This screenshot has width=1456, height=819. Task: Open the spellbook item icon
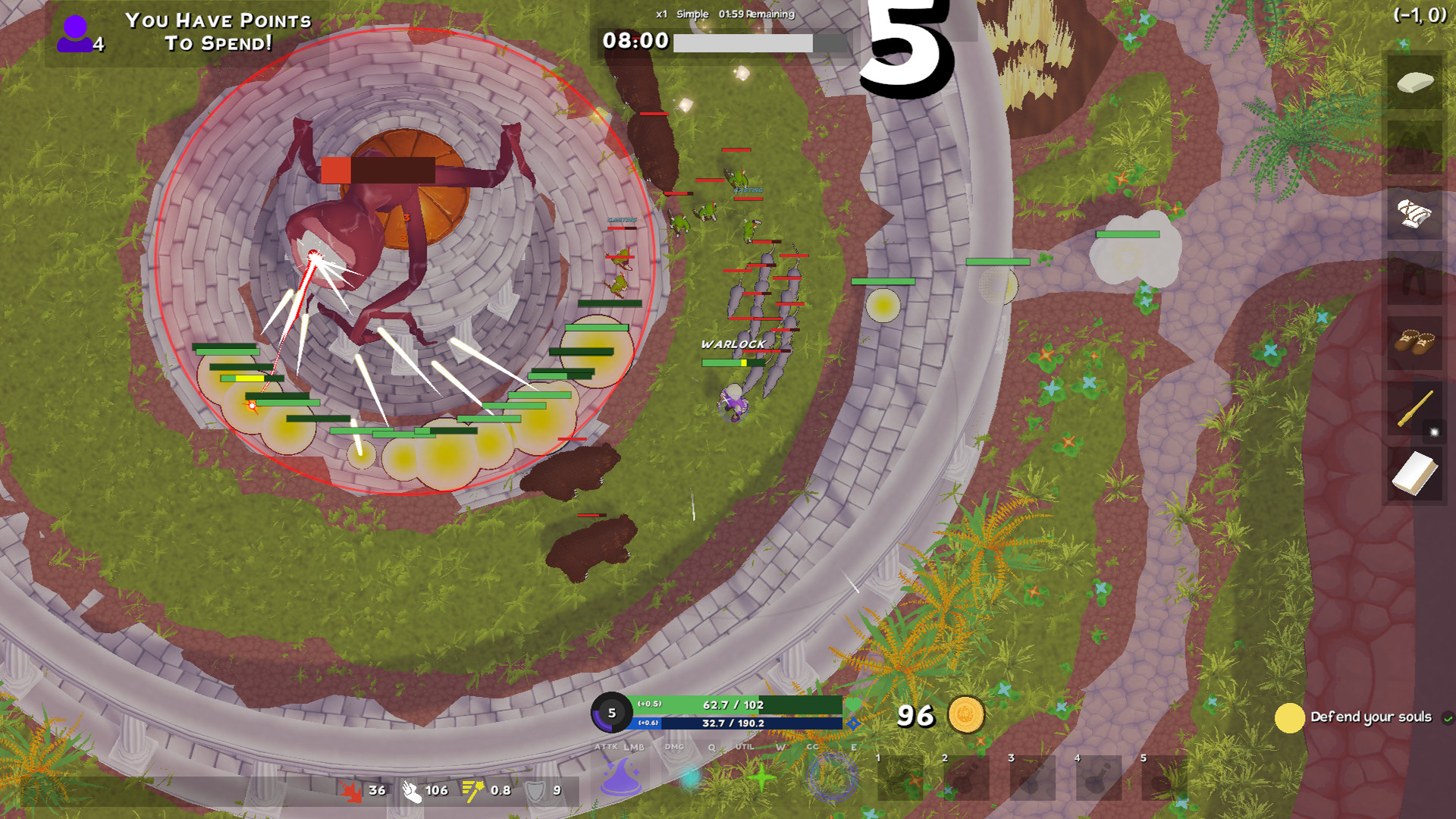pos(1414,470)
